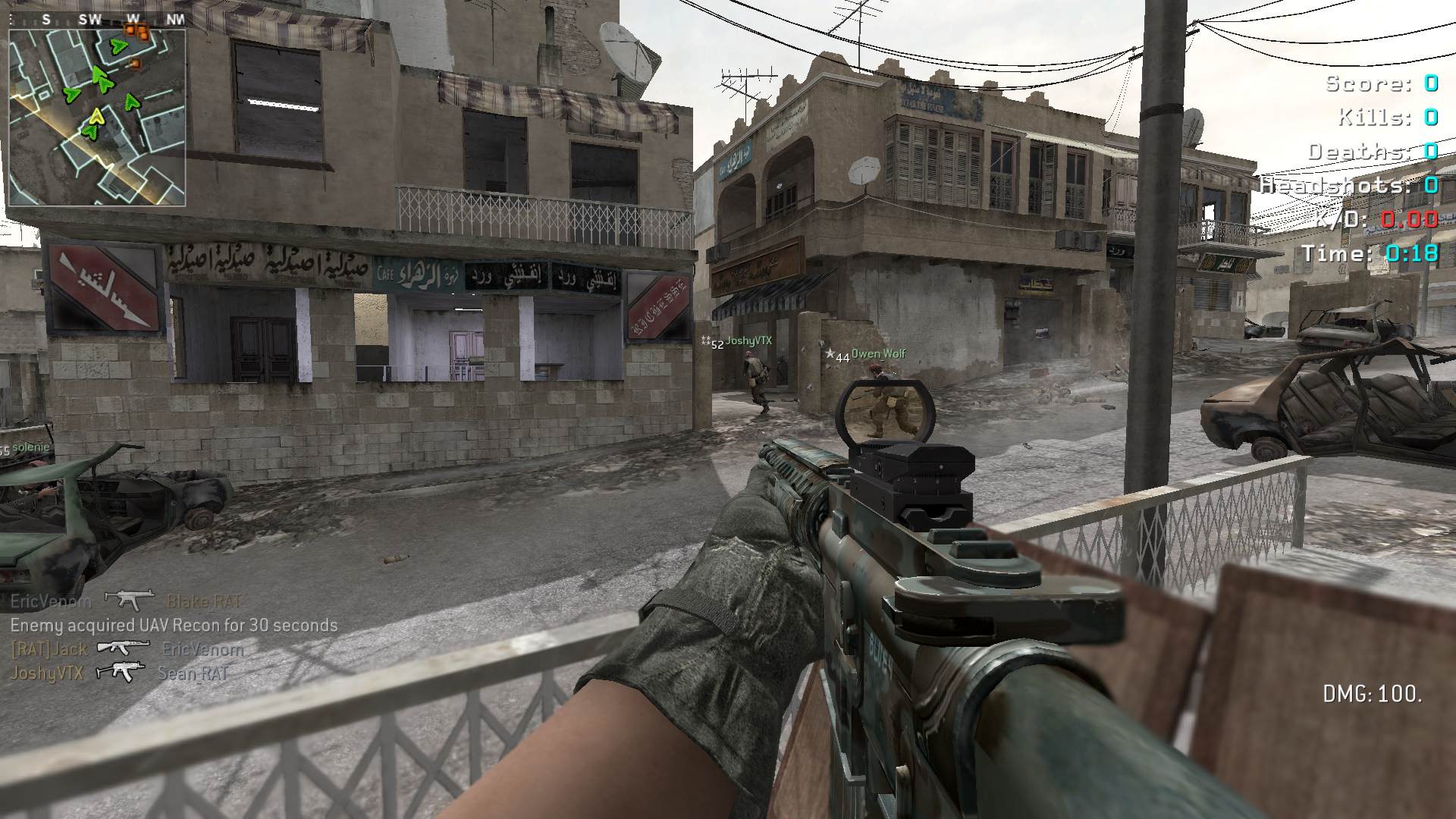
Task: Select the yellow player arrow on the minimap
Action: click(96, 117)
